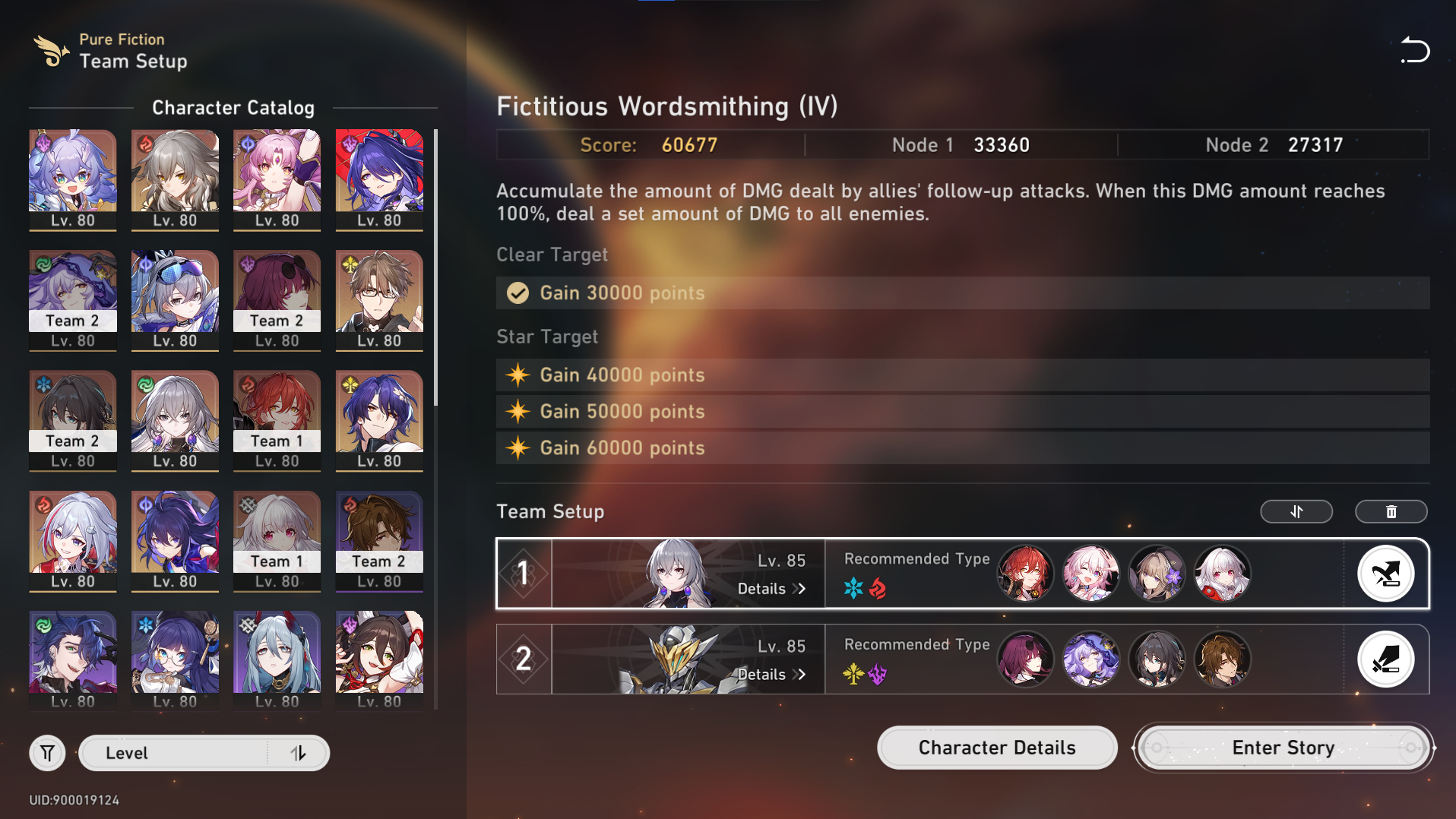Open the character filter funnel icon
The height and width of the screenshot is (819, 1456).
pos(47,753)
